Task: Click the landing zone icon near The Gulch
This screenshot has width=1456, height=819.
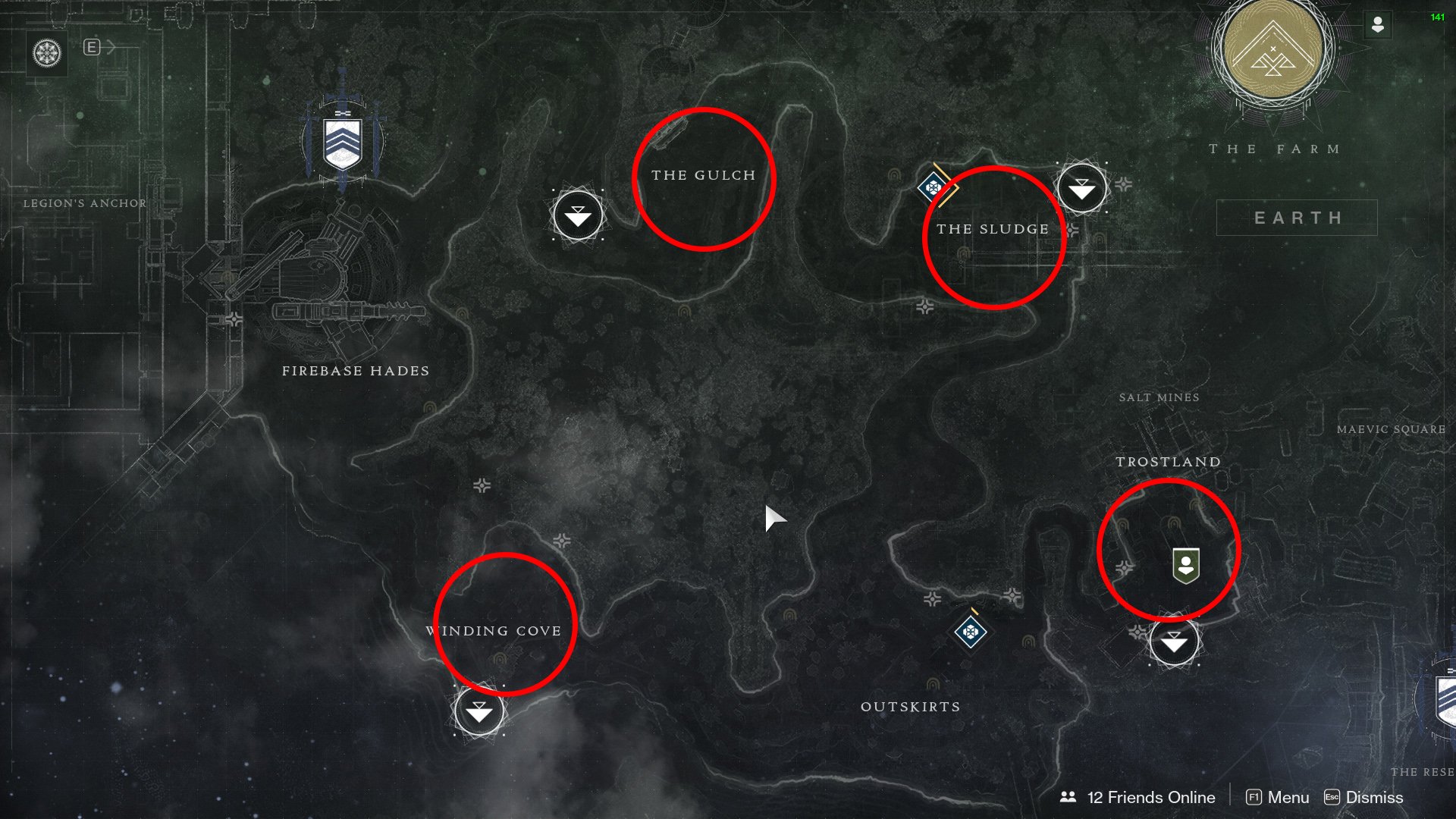Action: (579, 216)
